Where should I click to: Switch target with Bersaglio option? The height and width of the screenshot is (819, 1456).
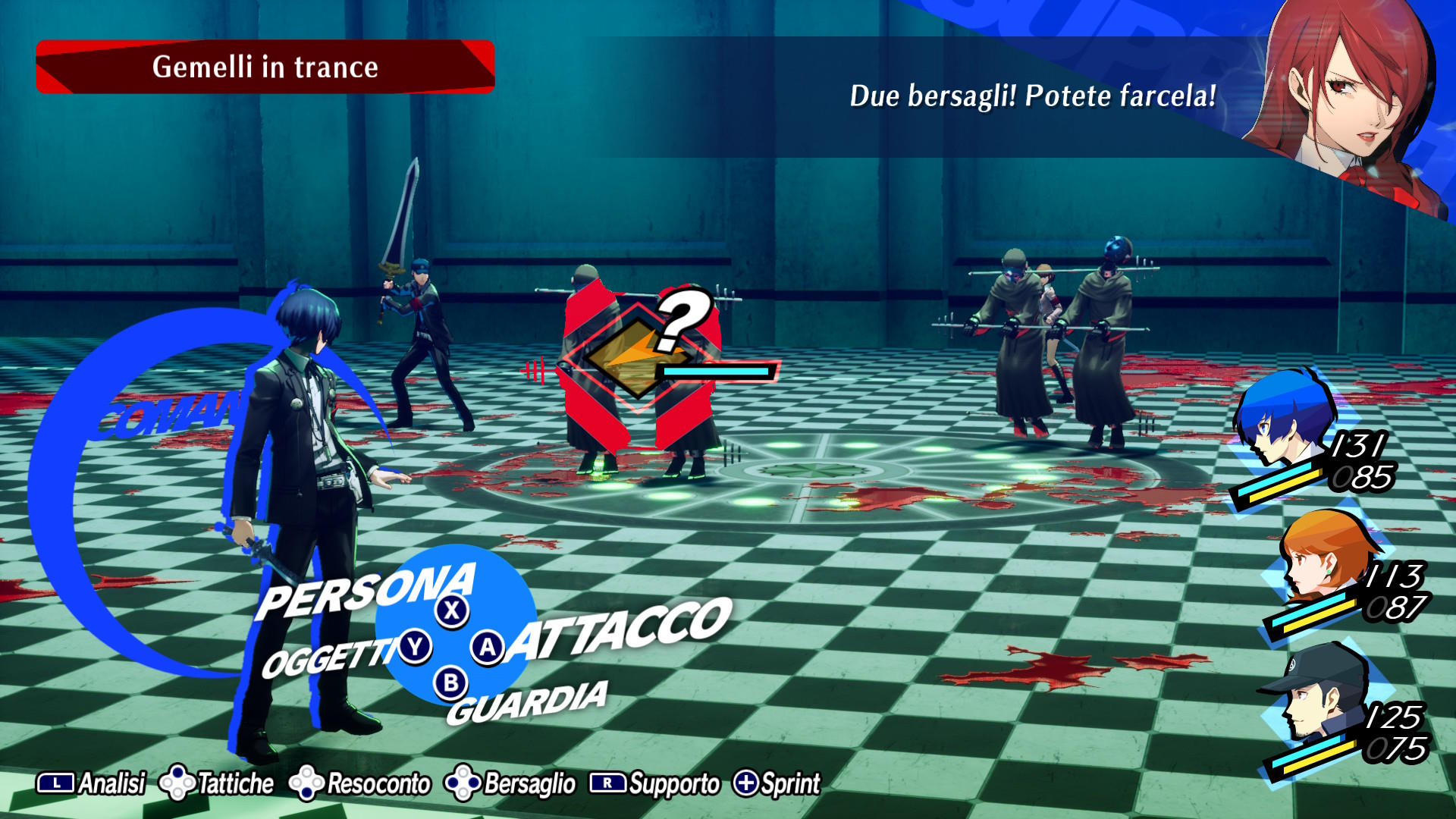(512, 783)
